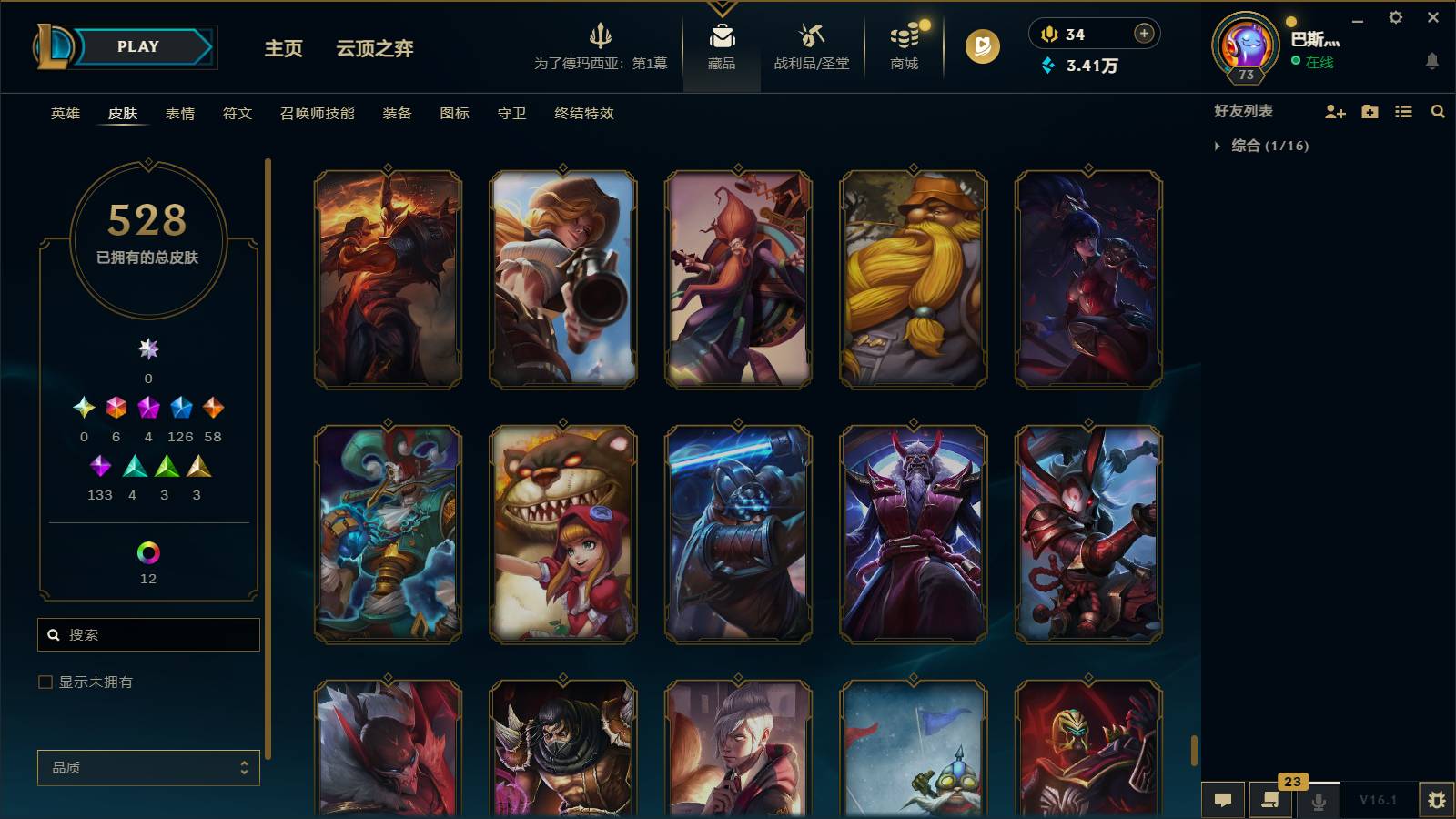Screen dimensions: 1456x819
Task: Switch to the 英雄 tab
Action: [x=63, y=114]
